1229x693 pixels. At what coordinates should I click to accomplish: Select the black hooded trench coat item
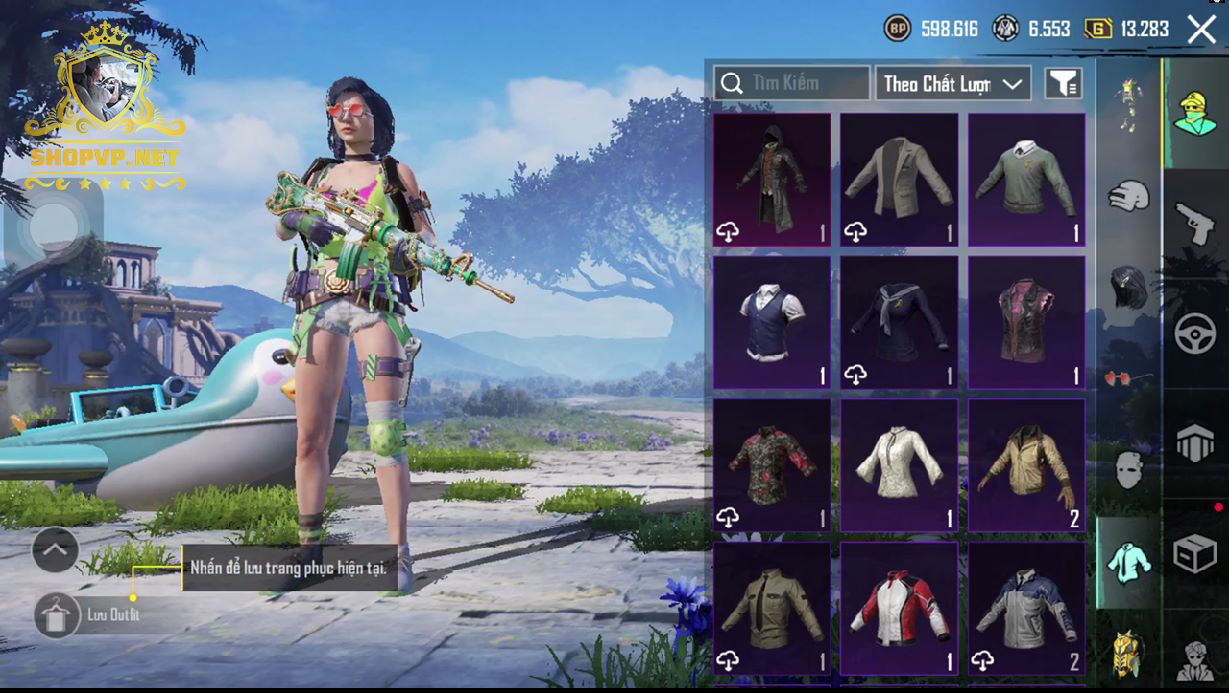[771, 180]
